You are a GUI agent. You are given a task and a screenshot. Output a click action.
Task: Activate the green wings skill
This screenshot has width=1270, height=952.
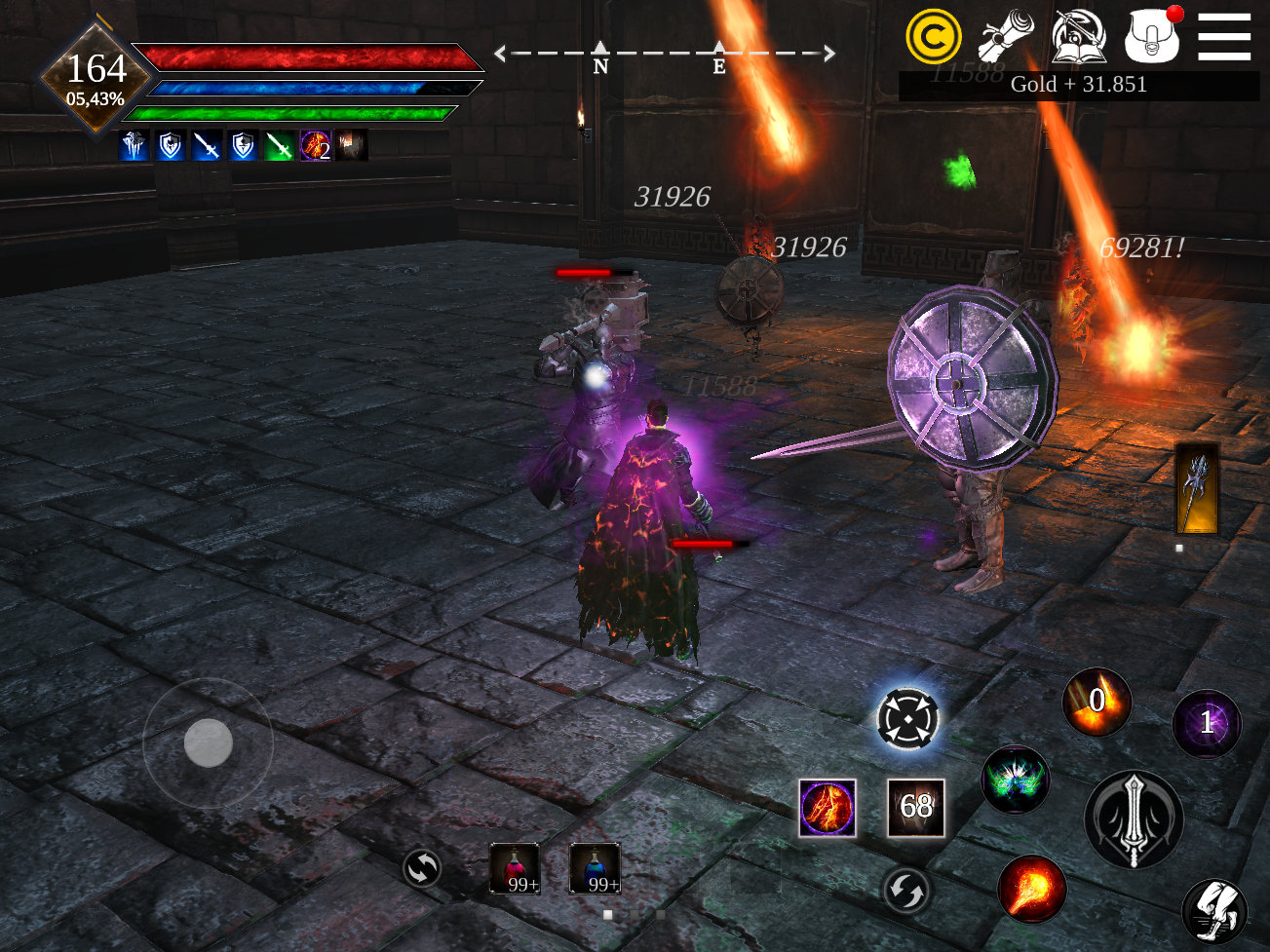pyautogui.click(x=1014, y=779)
